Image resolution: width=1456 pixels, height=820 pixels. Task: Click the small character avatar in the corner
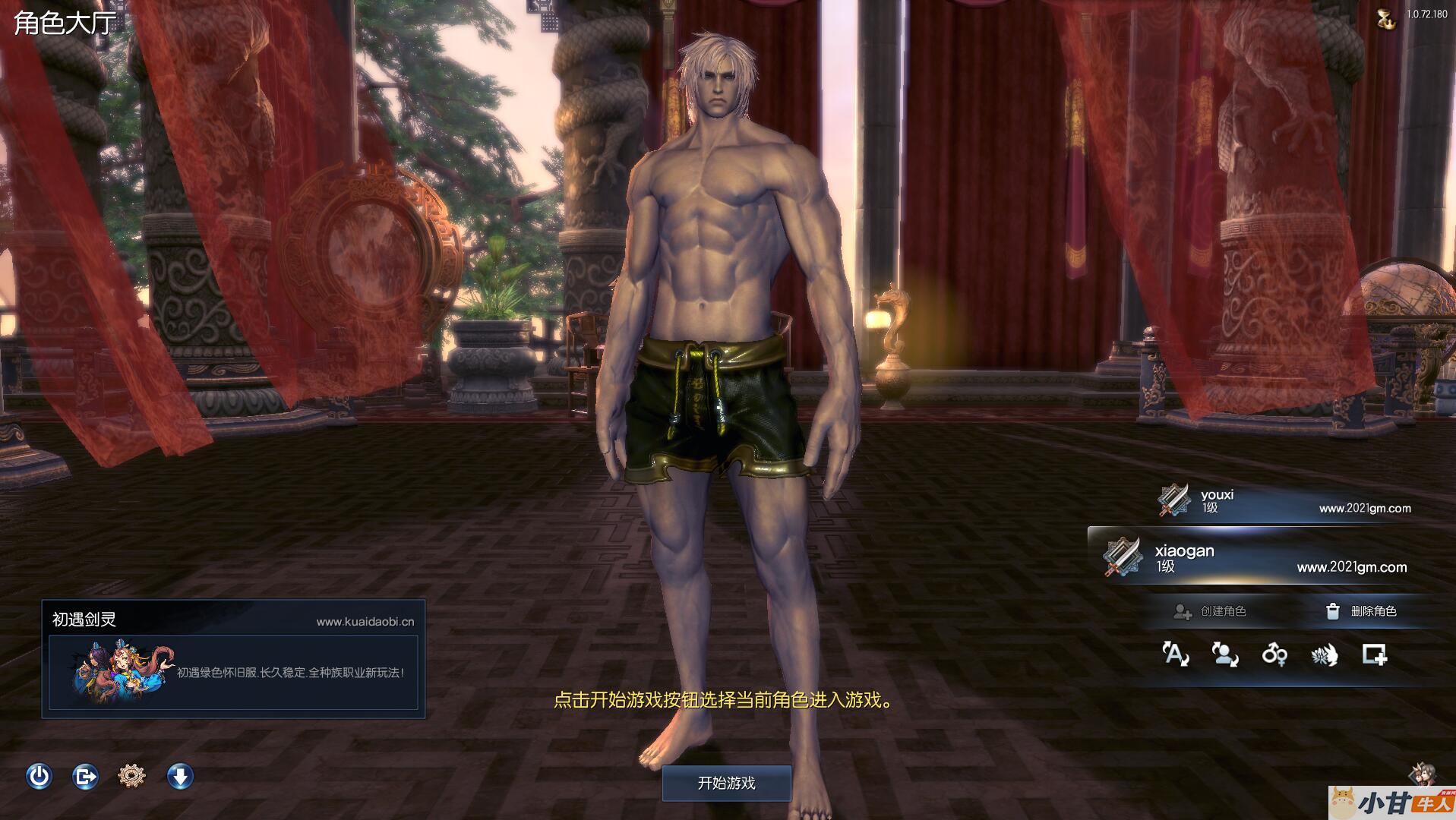(1422, 774)
